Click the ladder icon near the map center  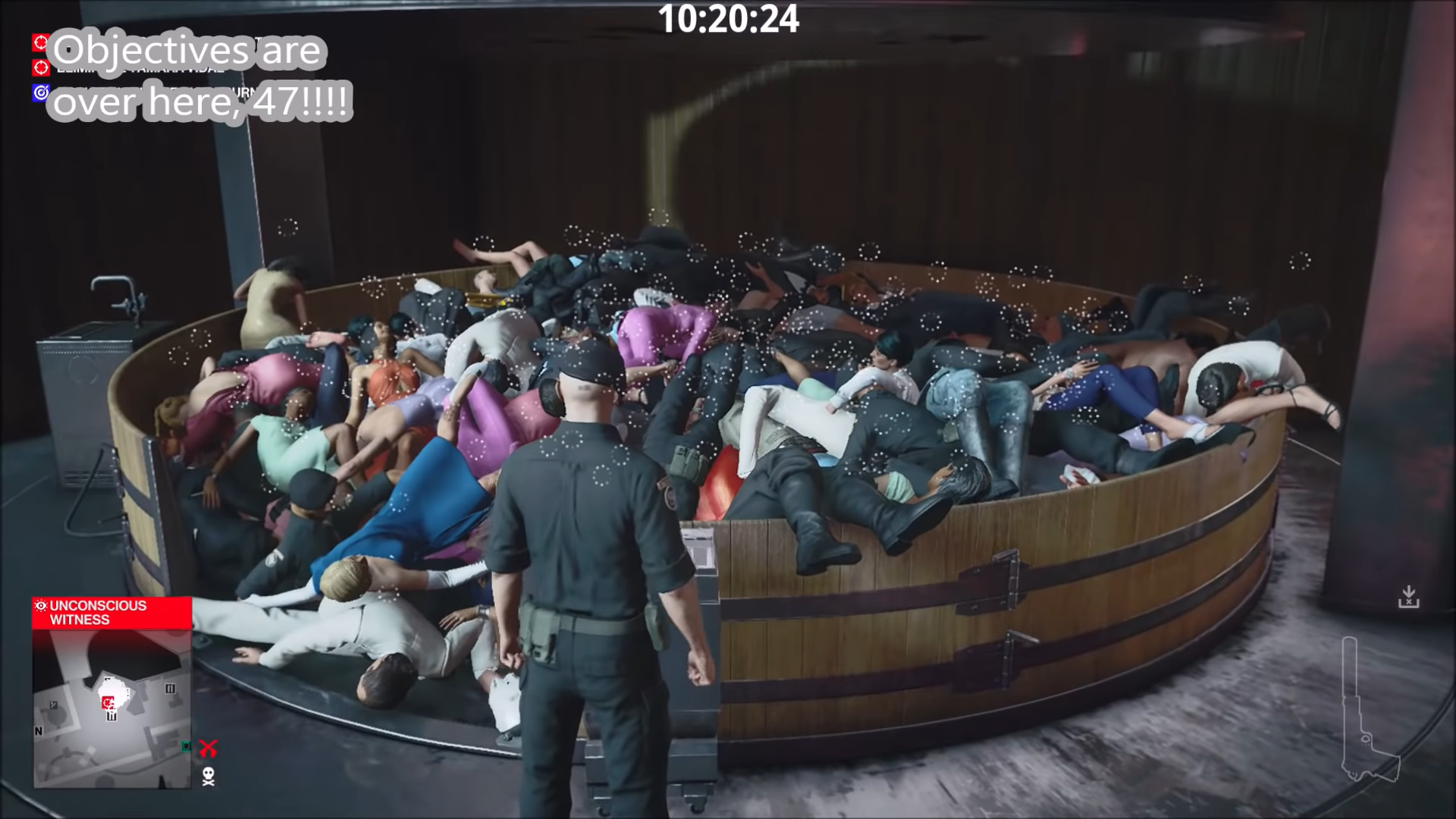(111, 716)
